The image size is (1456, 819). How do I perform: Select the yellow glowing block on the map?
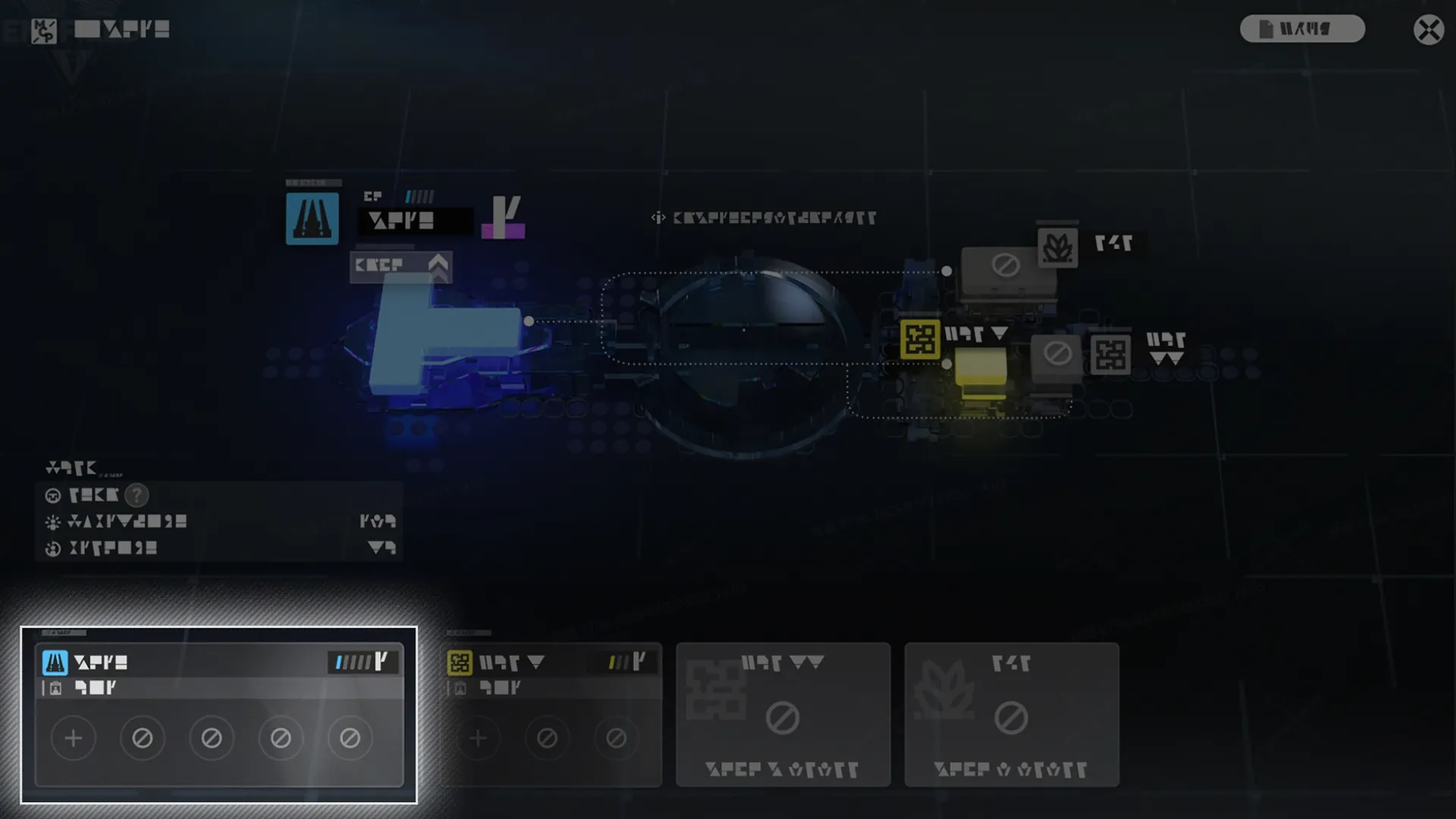point(981,369)
